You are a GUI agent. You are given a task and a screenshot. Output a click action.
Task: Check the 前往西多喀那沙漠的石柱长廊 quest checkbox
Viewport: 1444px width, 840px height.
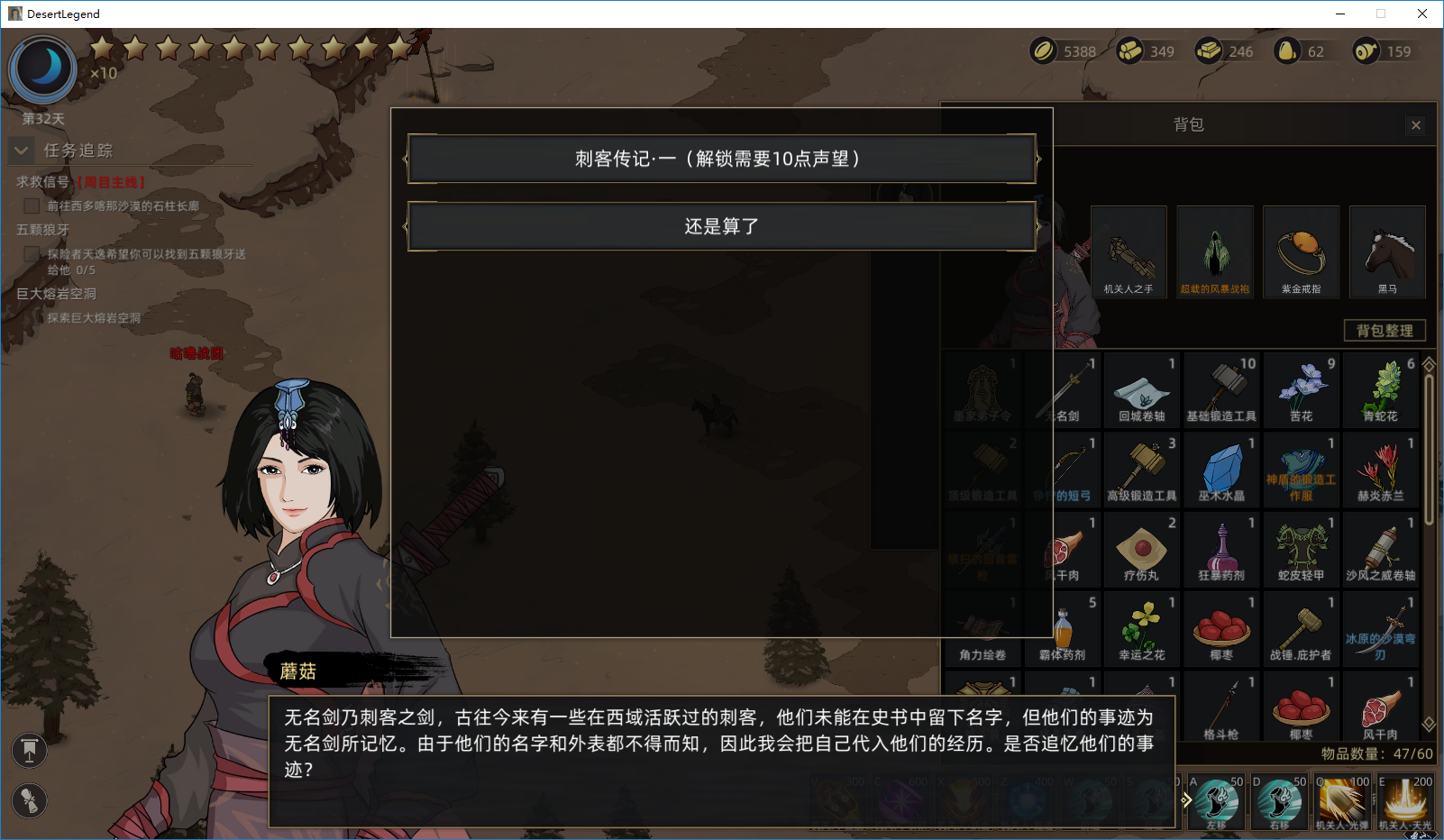[x=32, y=205]
